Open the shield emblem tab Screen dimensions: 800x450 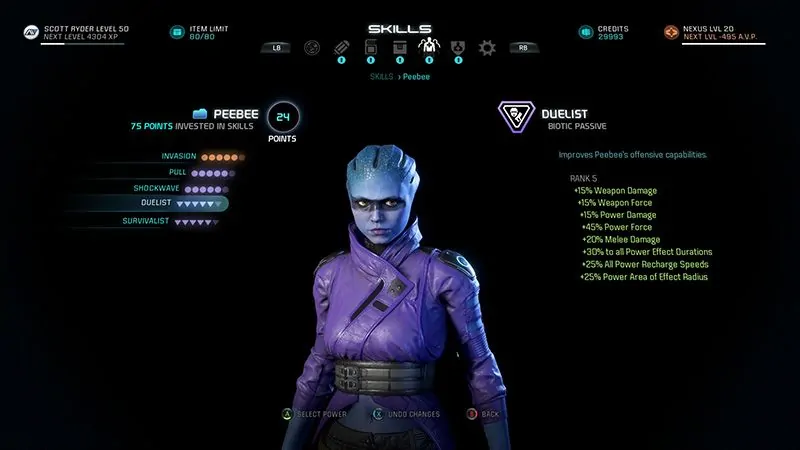coord(458,47)
